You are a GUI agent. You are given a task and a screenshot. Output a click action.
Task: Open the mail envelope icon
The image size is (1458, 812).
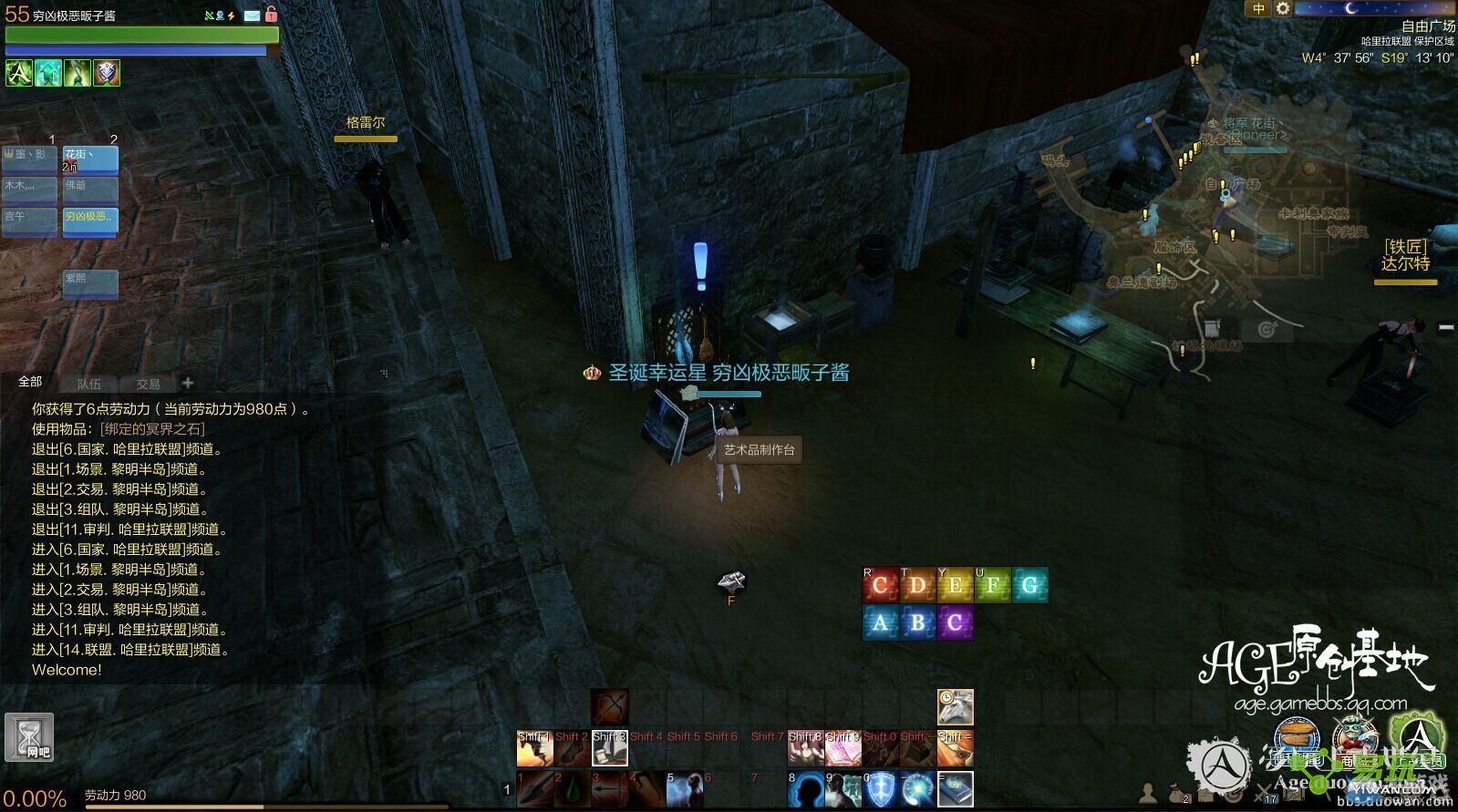point(252,15)
